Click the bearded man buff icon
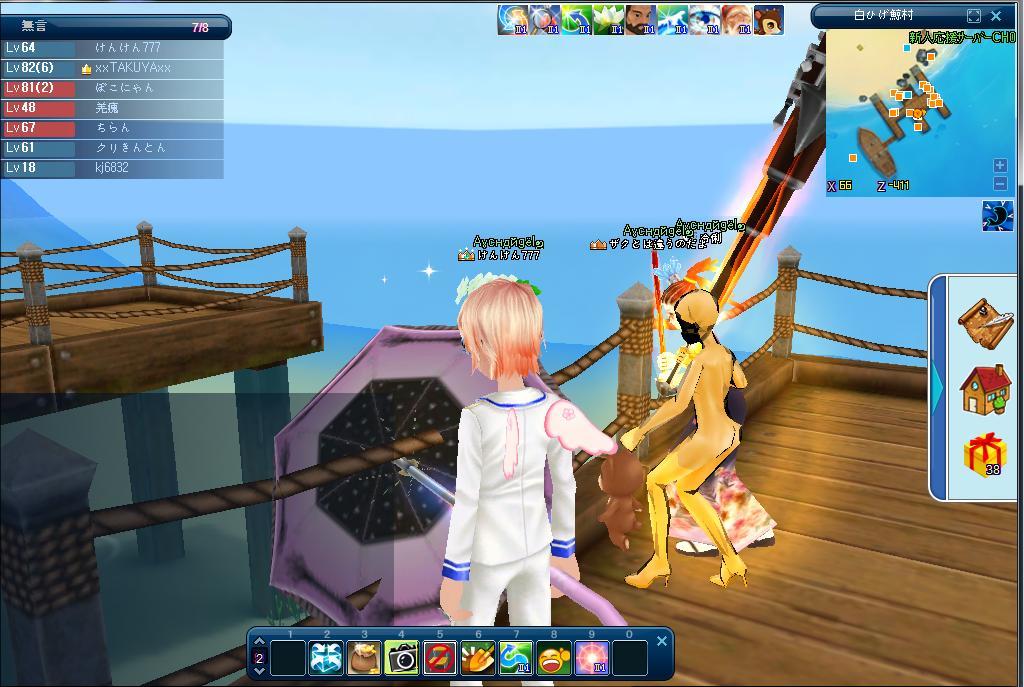Image resolution: width=1024 pixels, height=687 pixels. (640, 19)
